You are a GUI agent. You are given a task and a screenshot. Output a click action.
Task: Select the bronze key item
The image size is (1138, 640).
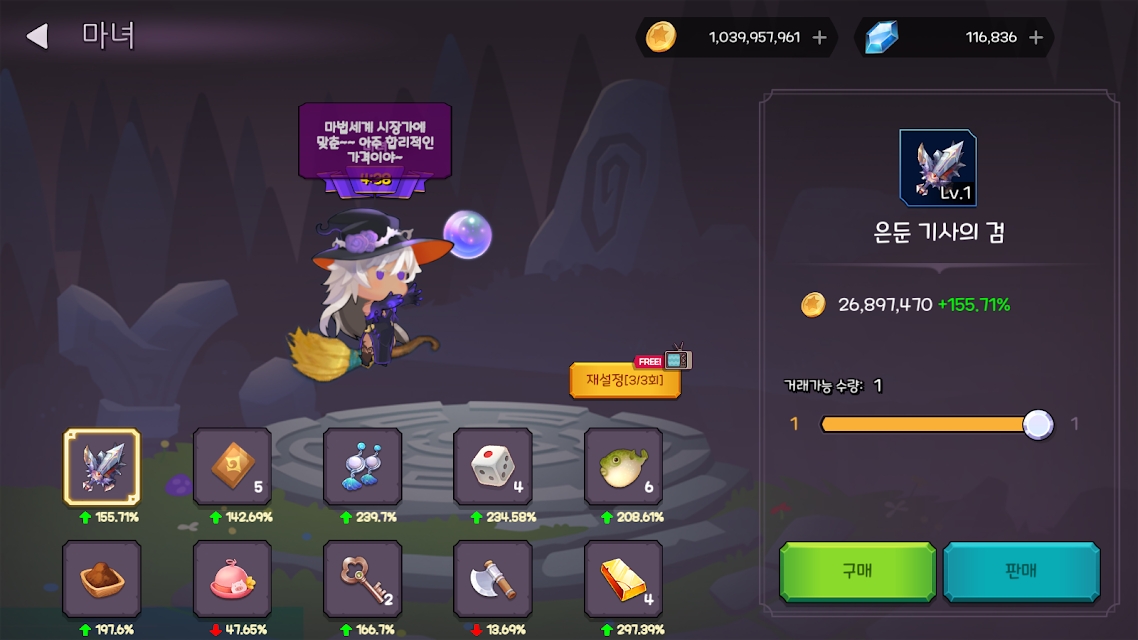(x=362, y=579)
